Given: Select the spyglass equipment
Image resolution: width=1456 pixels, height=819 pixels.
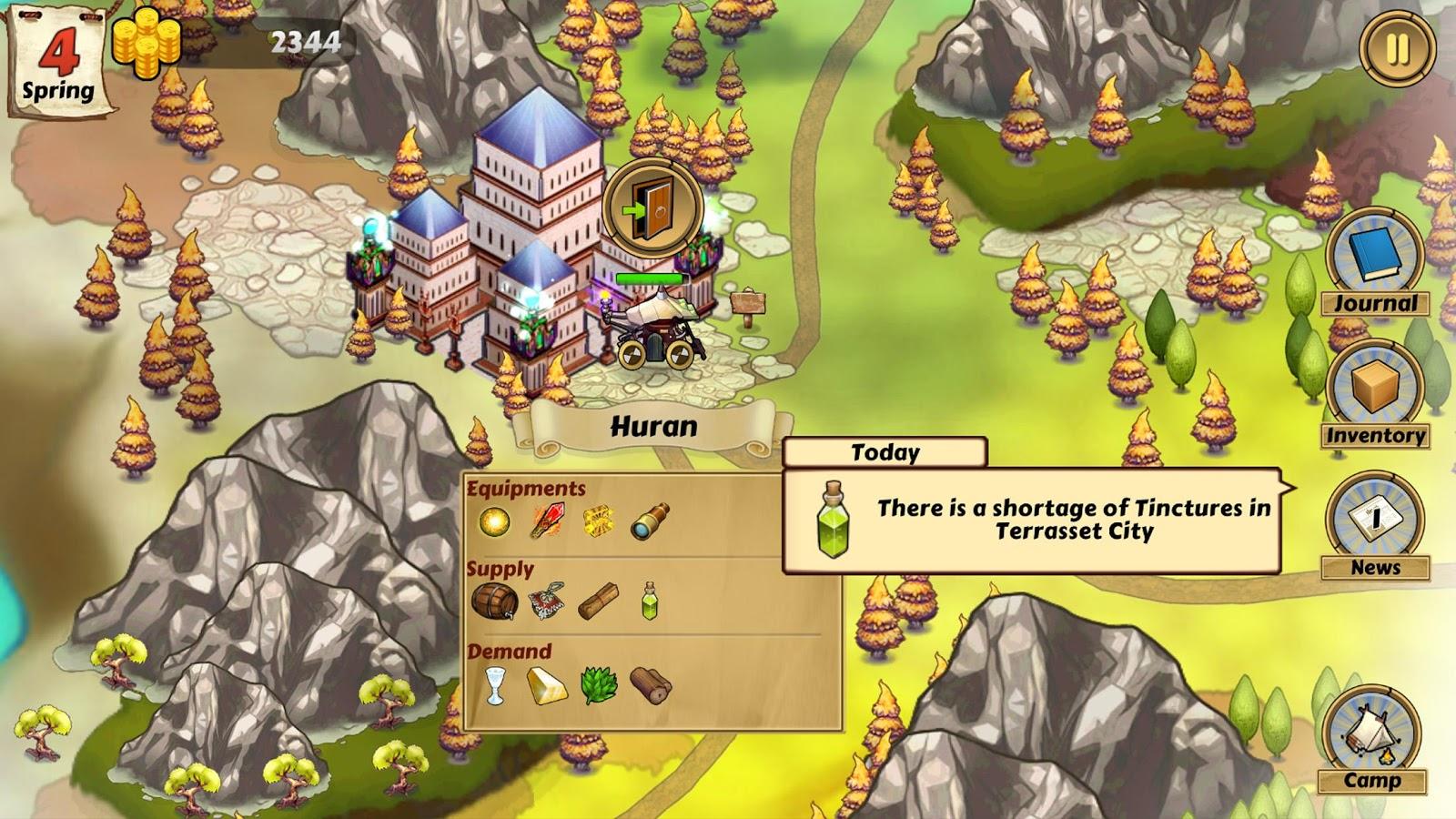Looking at the screenshot, I should tap(650, 521).
